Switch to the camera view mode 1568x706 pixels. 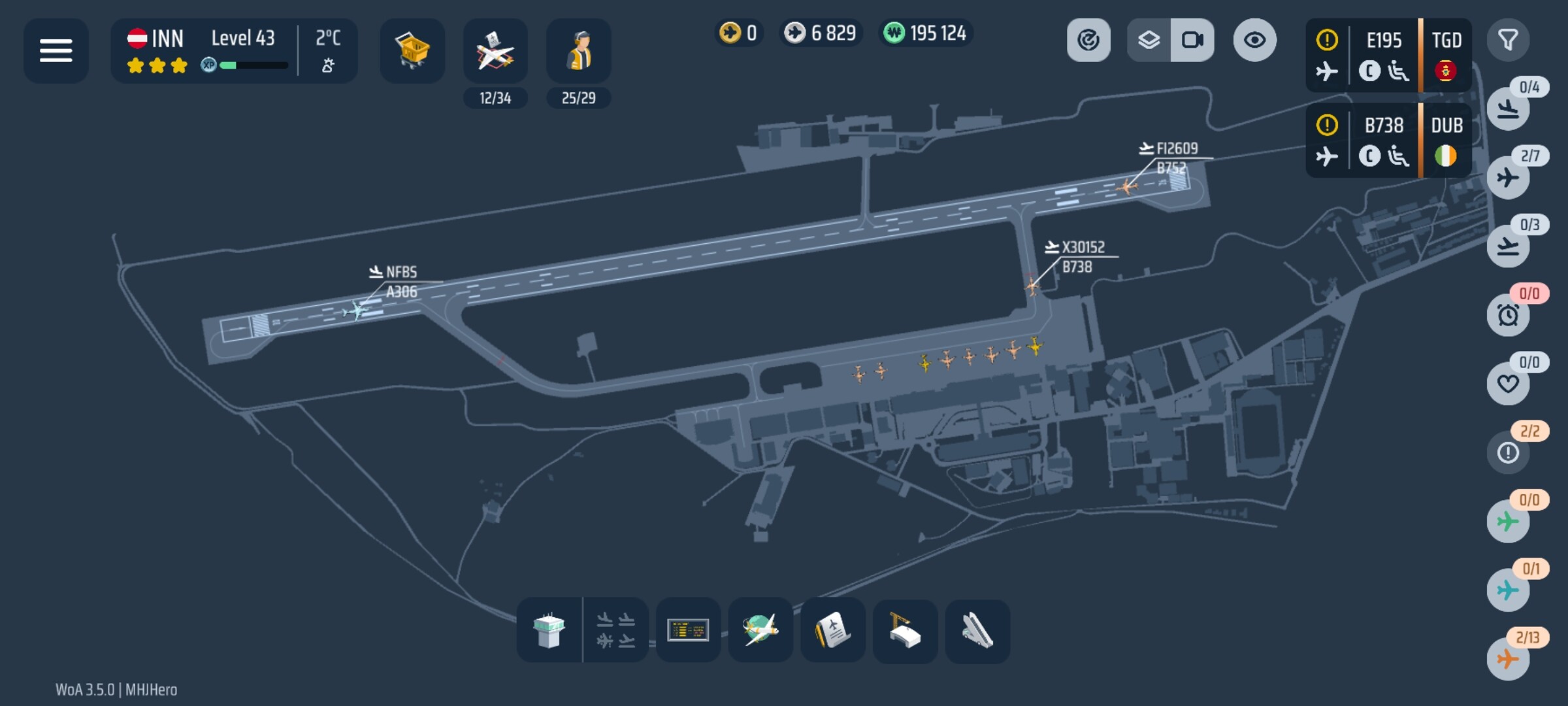(1192, 41)
